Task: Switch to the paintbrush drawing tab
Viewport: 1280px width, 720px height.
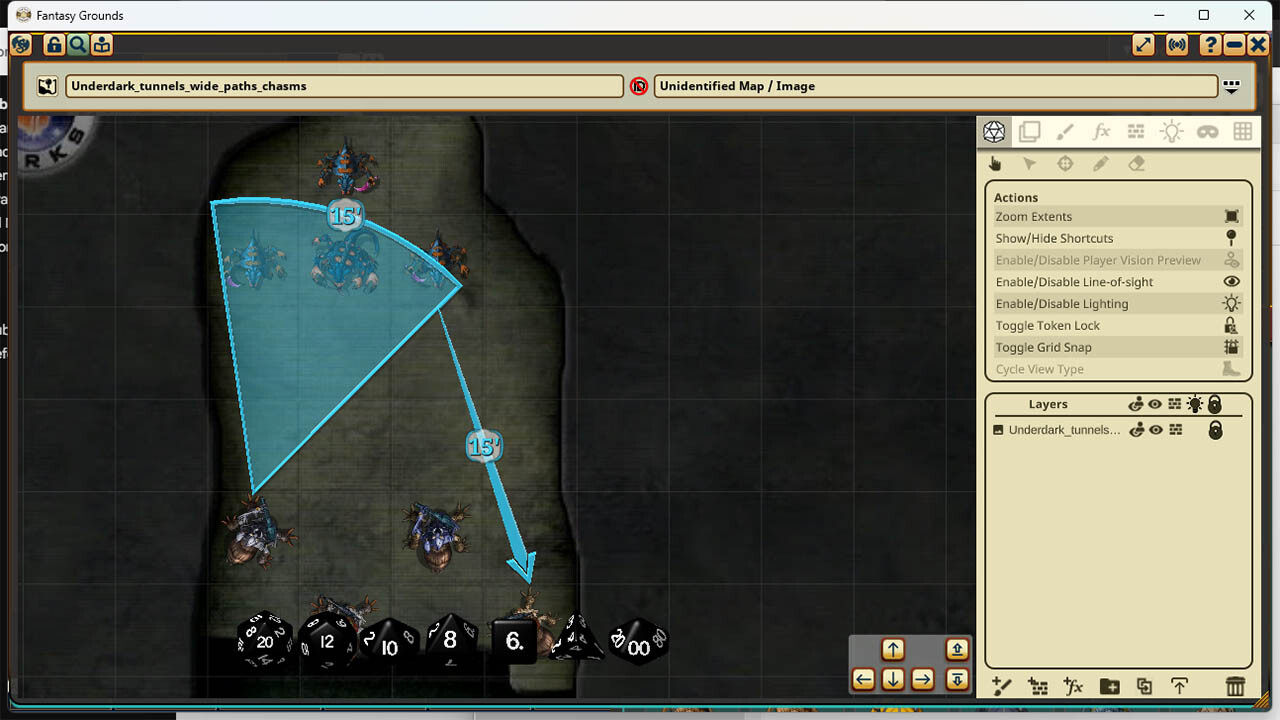Action: (x=1066, y=131)
